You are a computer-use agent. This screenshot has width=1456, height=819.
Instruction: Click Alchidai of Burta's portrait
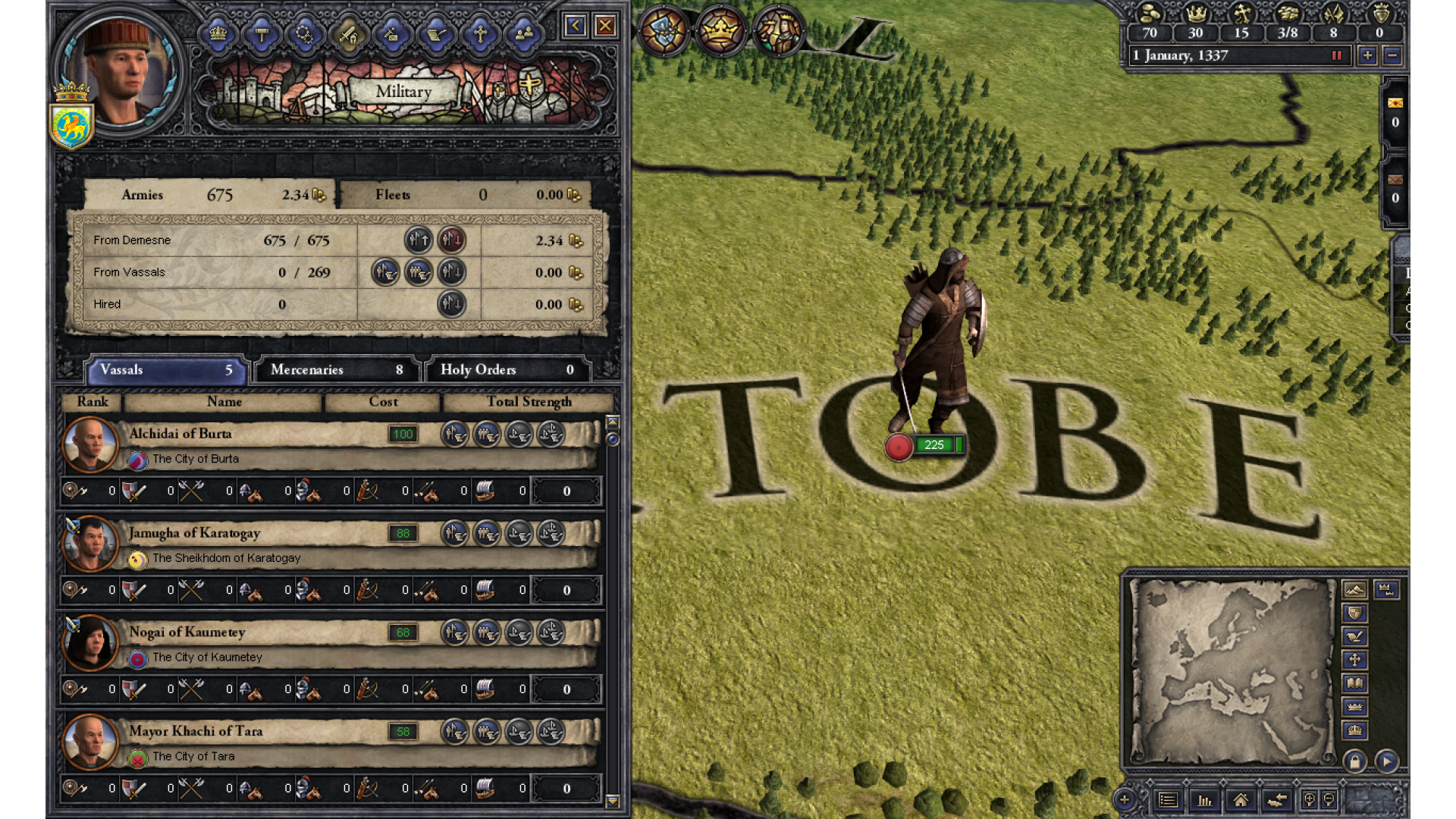tap(90, 443)
